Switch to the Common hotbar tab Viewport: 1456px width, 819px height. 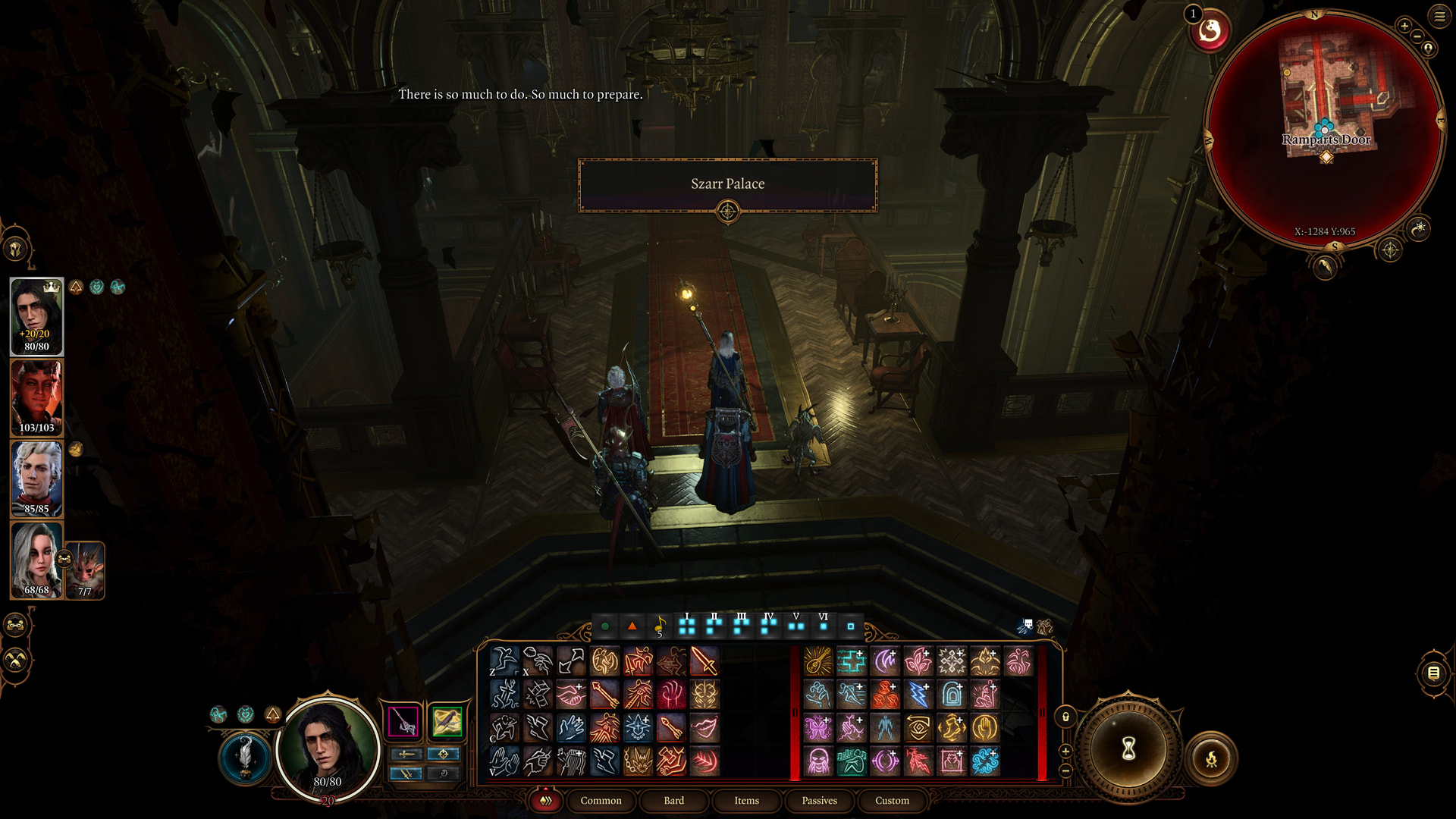coord(601,801)
